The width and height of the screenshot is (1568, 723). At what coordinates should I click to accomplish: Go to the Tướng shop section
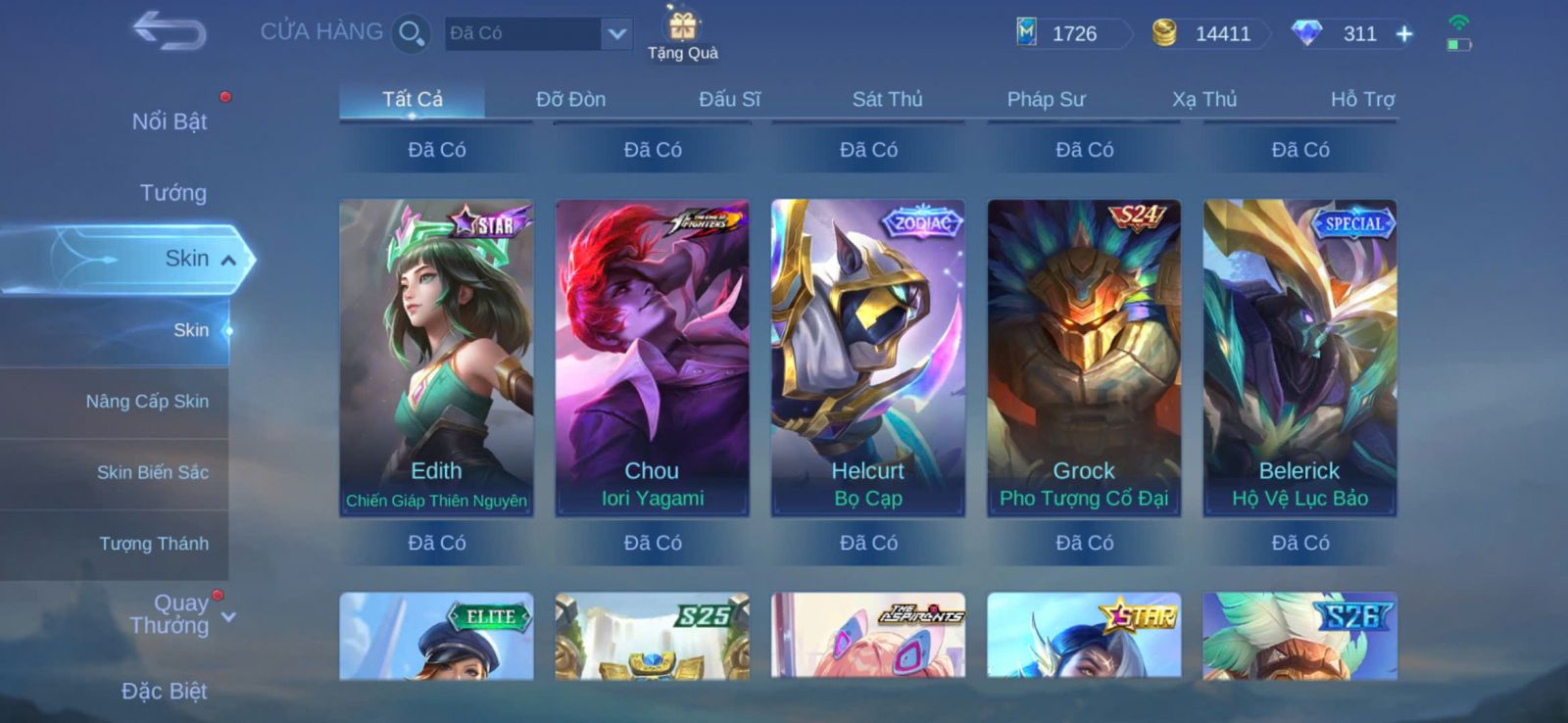[x=172, y=193]
